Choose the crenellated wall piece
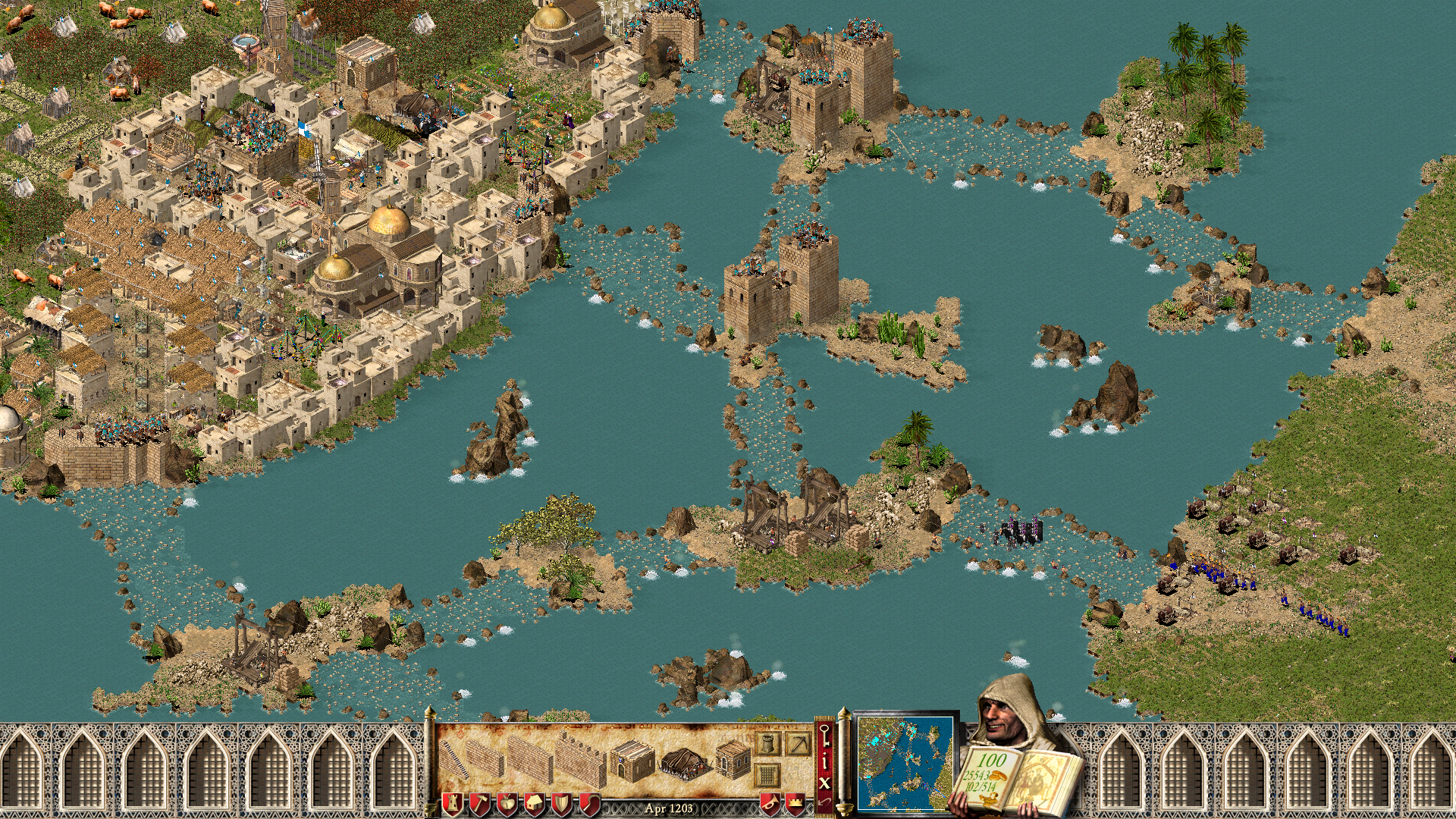 pyautogui.click(x=580, y=761)
